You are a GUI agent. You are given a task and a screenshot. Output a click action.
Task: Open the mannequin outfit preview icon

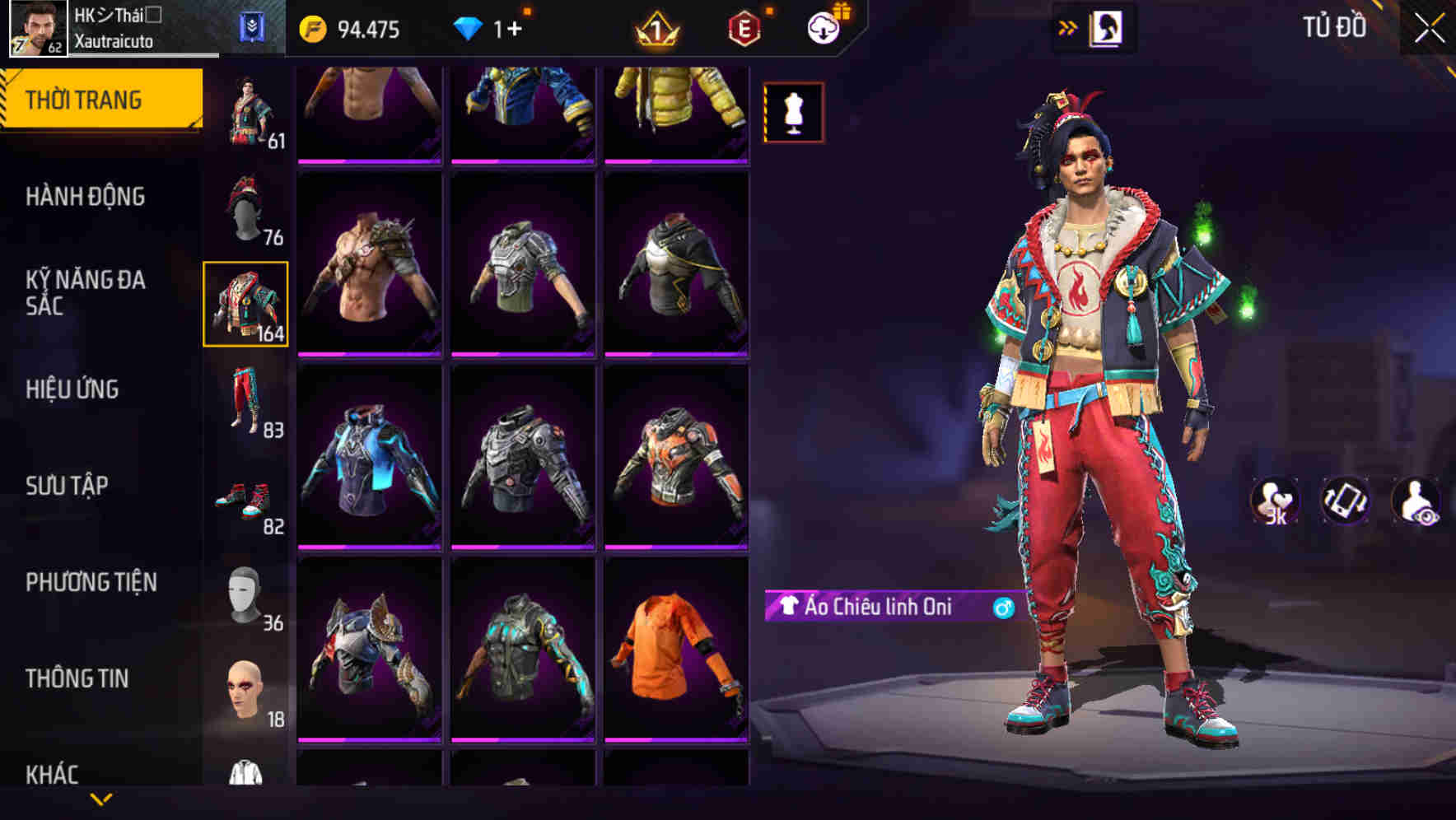792,113
